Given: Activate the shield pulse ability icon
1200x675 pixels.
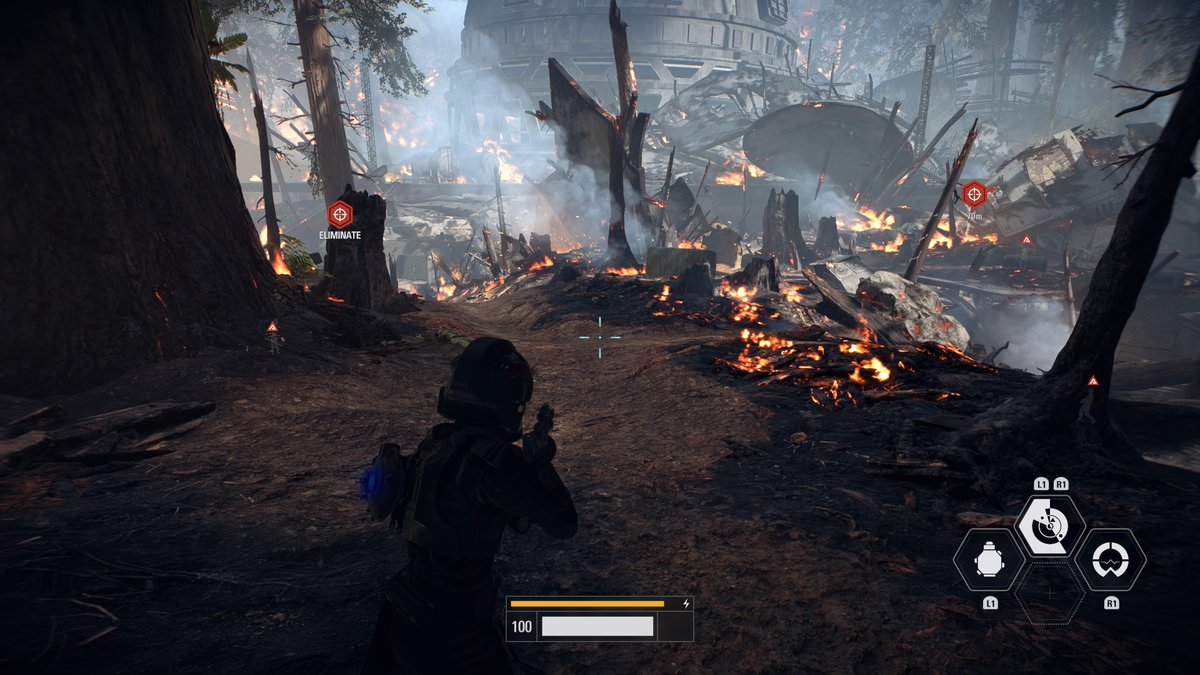Looking at the screenshot, I should point(1110,561).
